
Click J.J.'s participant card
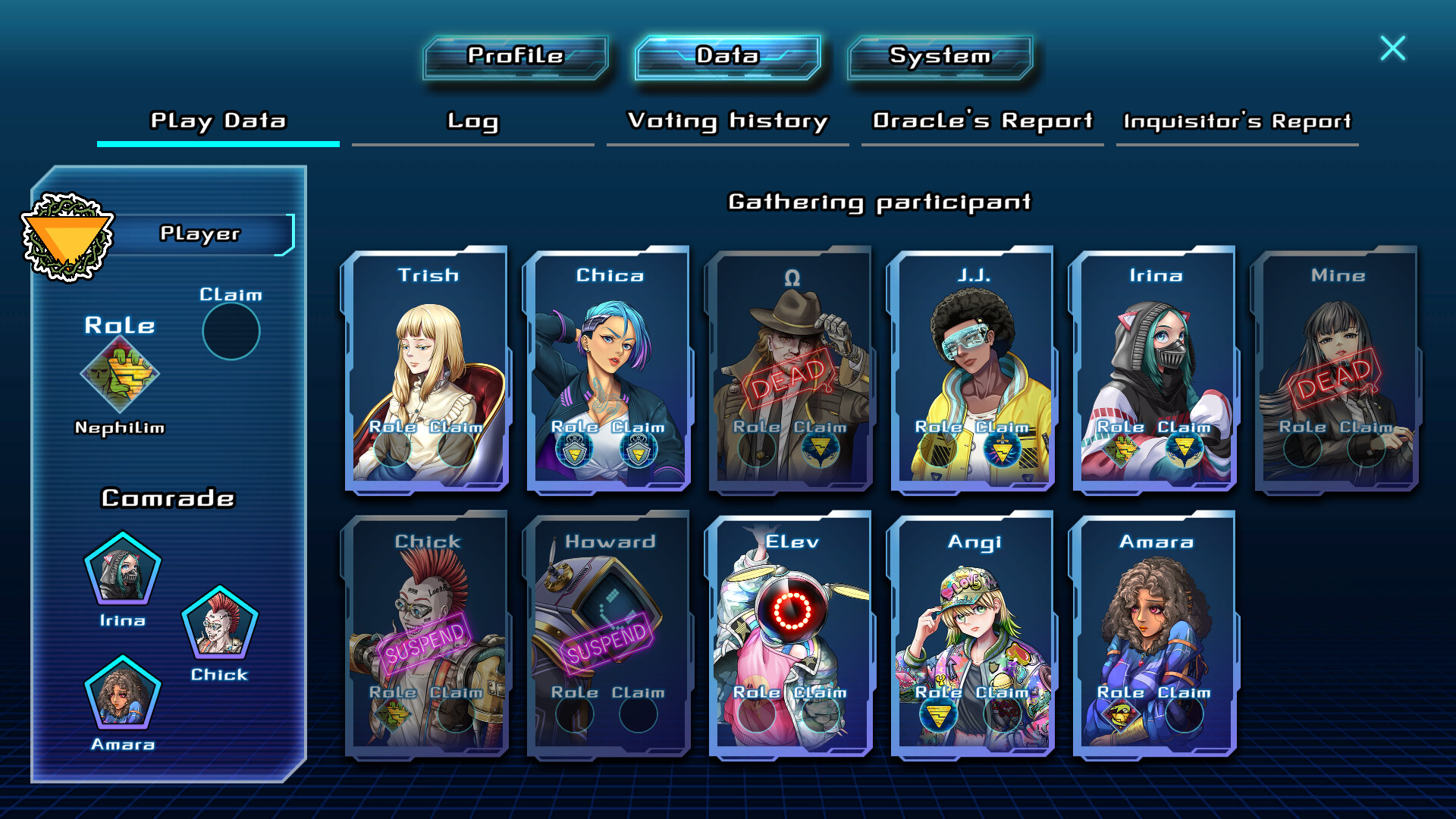[x=973, y=368]
